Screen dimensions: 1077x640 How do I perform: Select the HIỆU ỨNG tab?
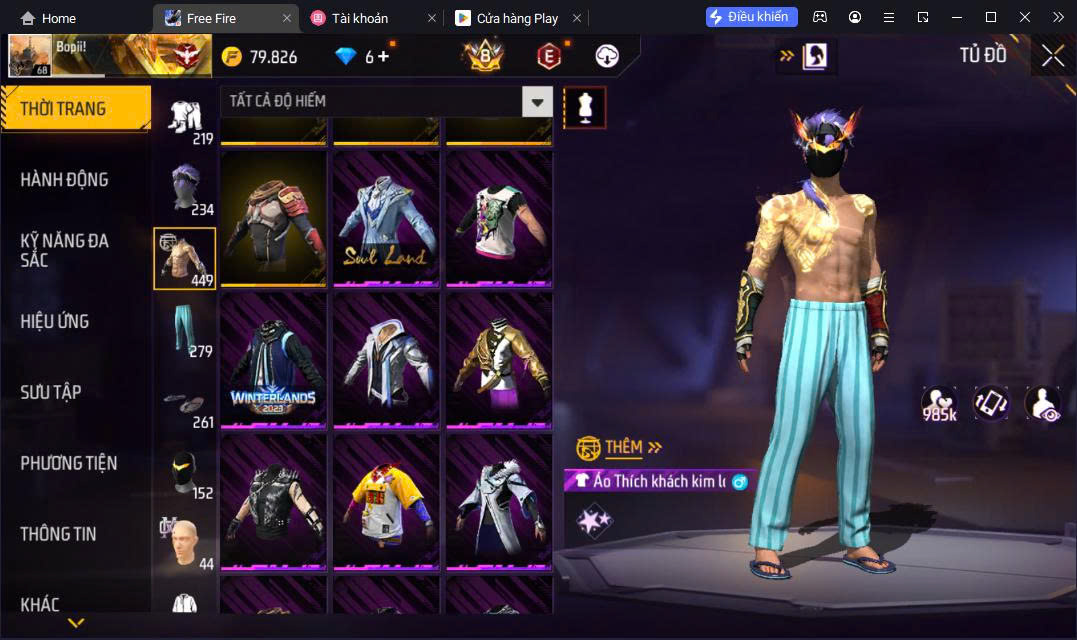[55, 321]
